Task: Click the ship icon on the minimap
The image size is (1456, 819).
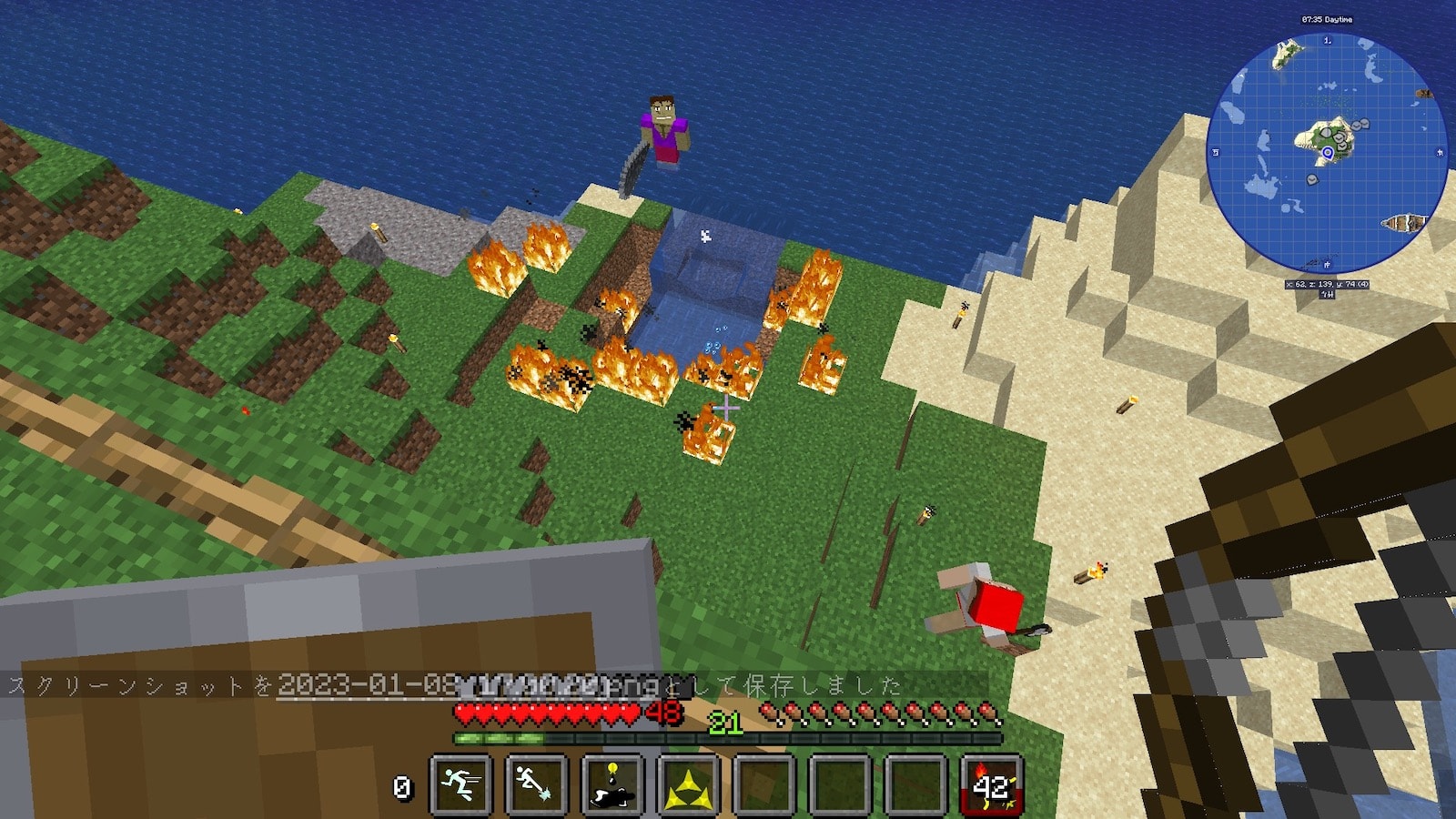Action: coord(1401,224)
